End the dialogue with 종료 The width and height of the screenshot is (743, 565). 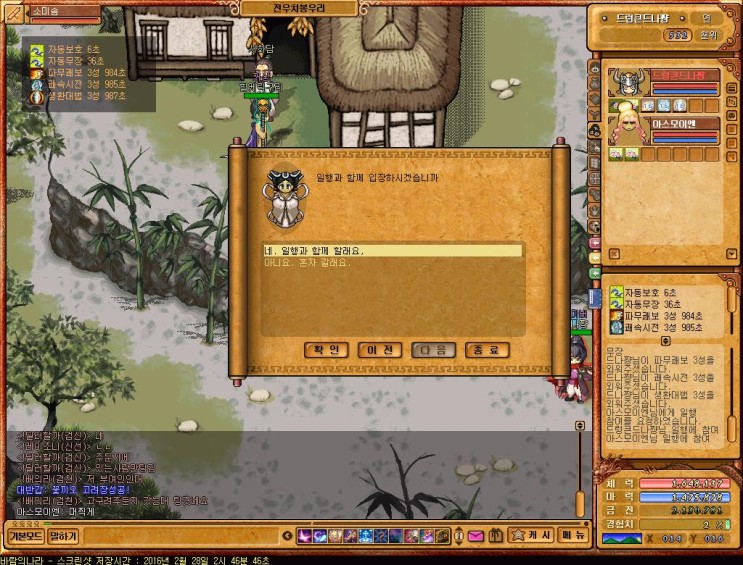[x=487, y=350]
